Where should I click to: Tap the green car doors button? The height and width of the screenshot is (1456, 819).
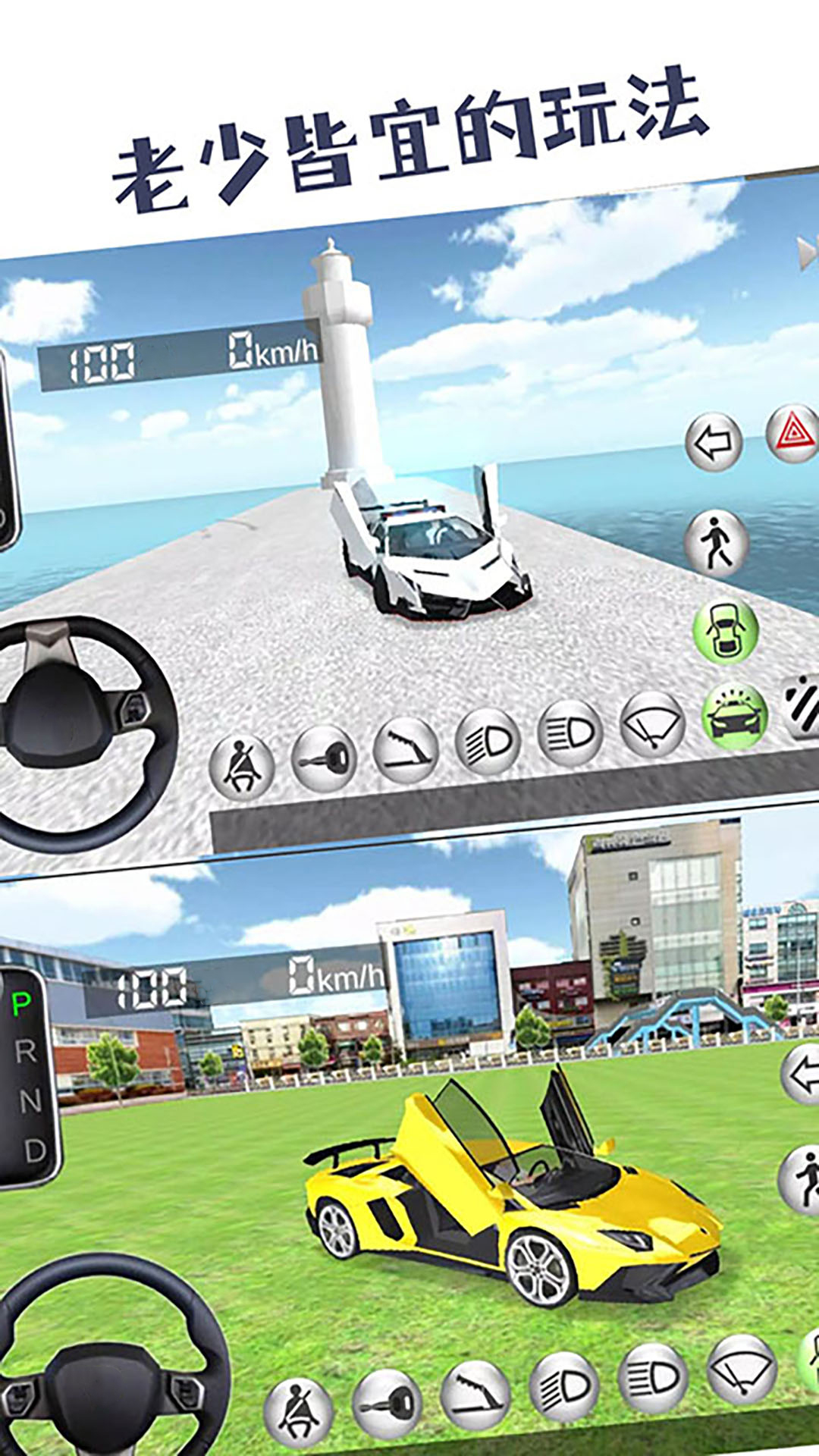click(x=726, y=630)
